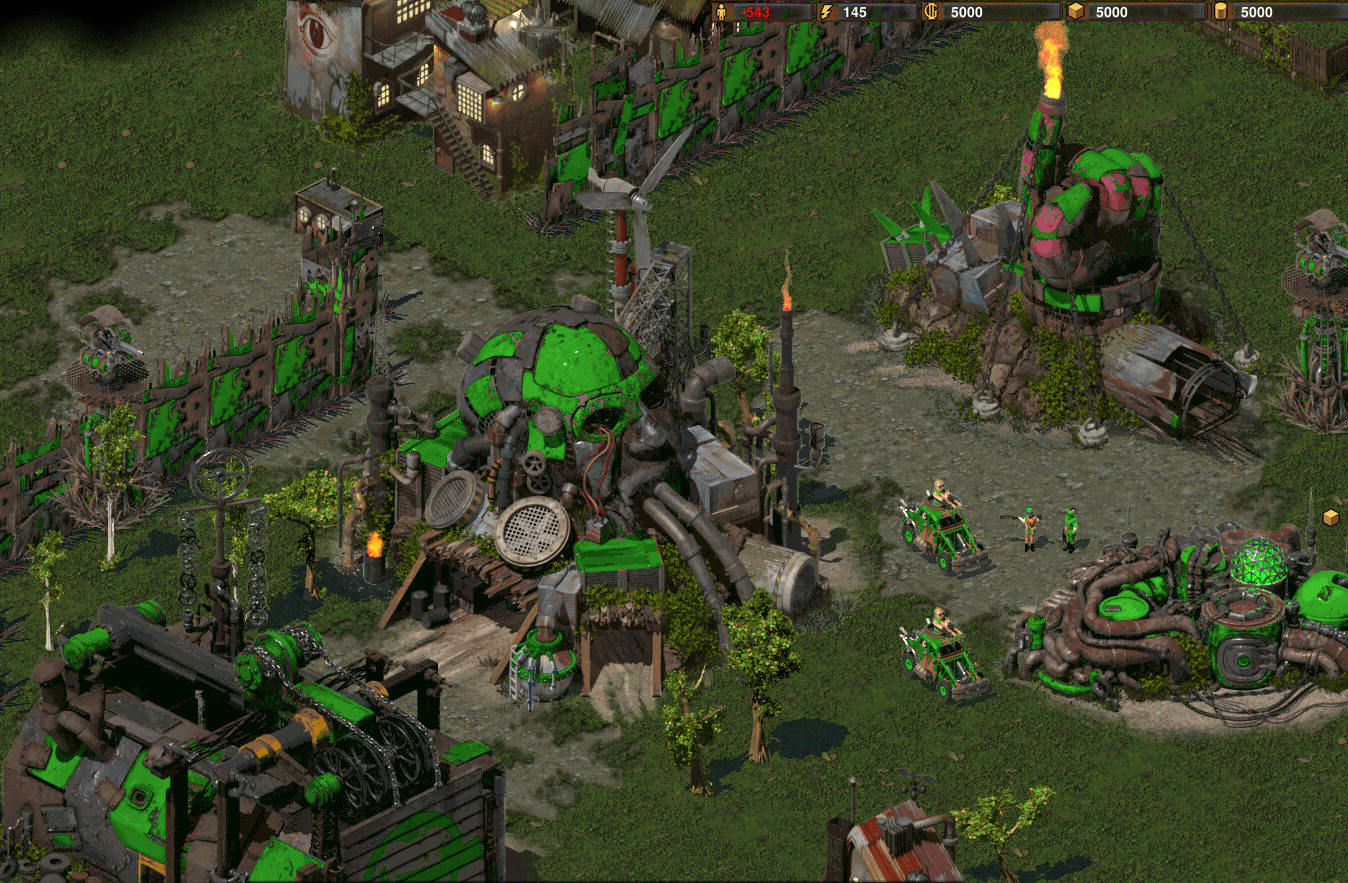Pick up the floating crate icon on the grass
Image resolution: width=1348 pixels, height=883 pixels.
pos(1331,517)
